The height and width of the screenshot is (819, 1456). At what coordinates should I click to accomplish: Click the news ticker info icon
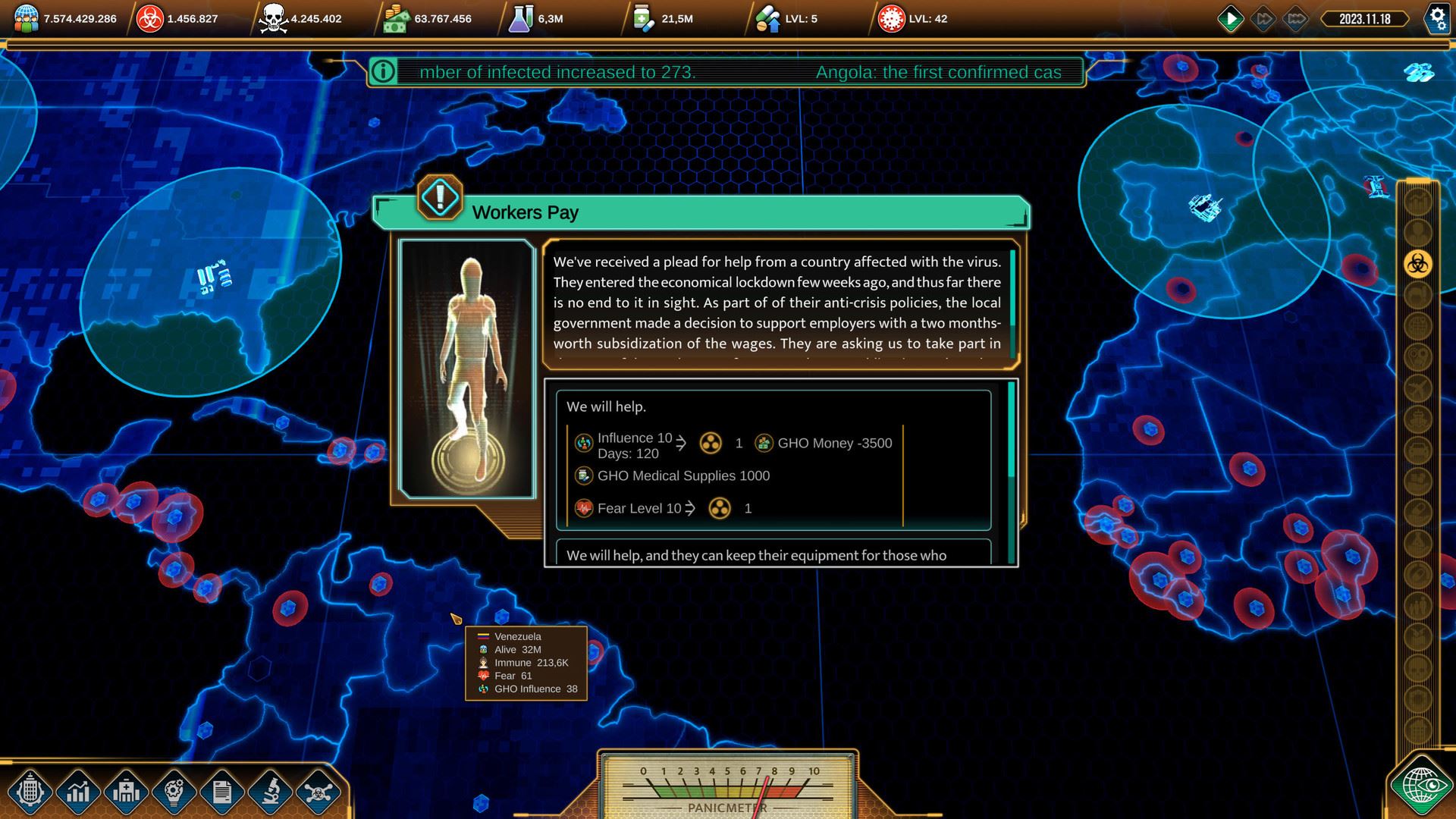pyautogui.click(x=384, y=72)
